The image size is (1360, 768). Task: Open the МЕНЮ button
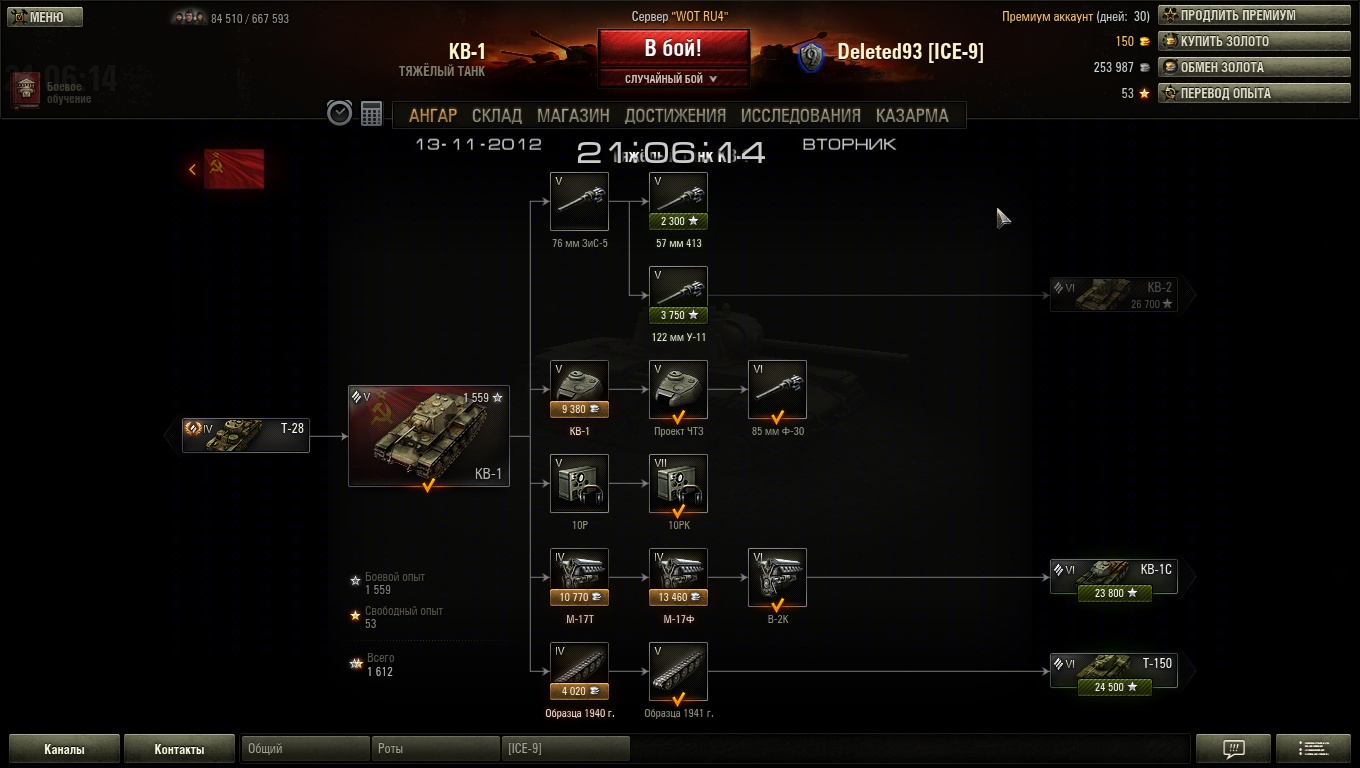point(45,17)
